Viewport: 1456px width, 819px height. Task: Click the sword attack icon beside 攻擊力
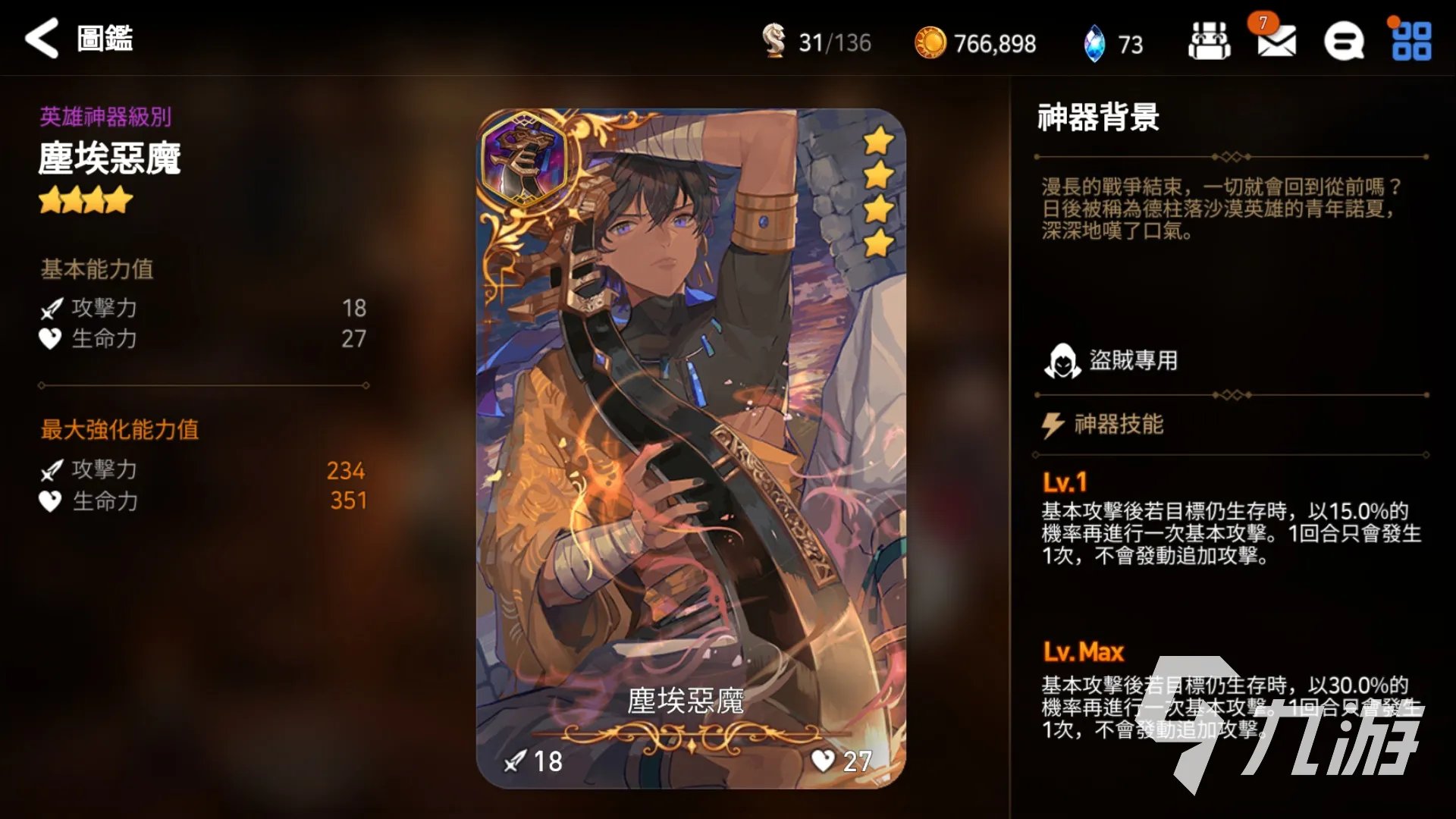point(51,309)
